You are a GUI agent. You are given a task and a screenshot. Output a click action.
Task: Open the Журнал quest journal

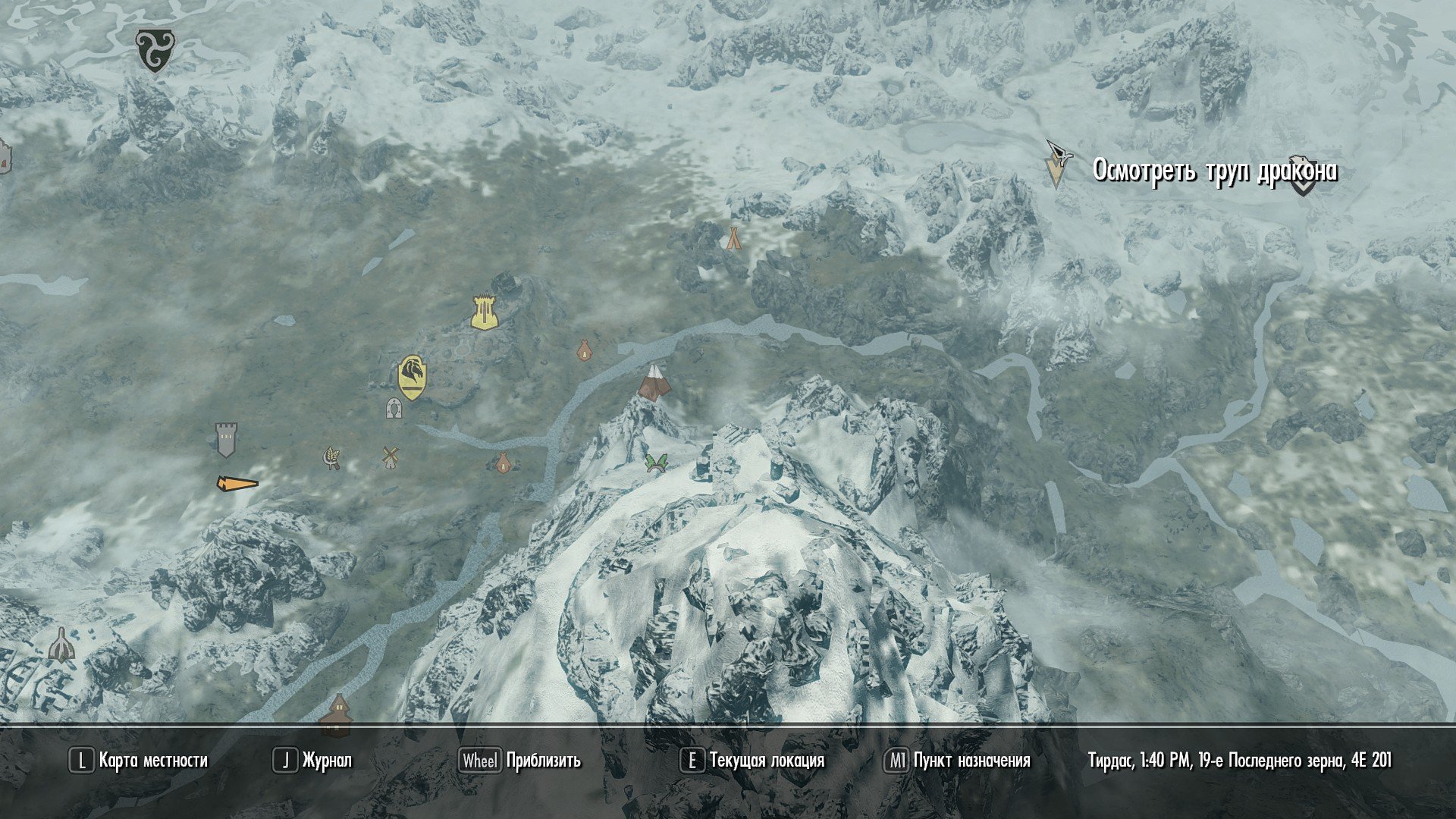coord(312,761)
